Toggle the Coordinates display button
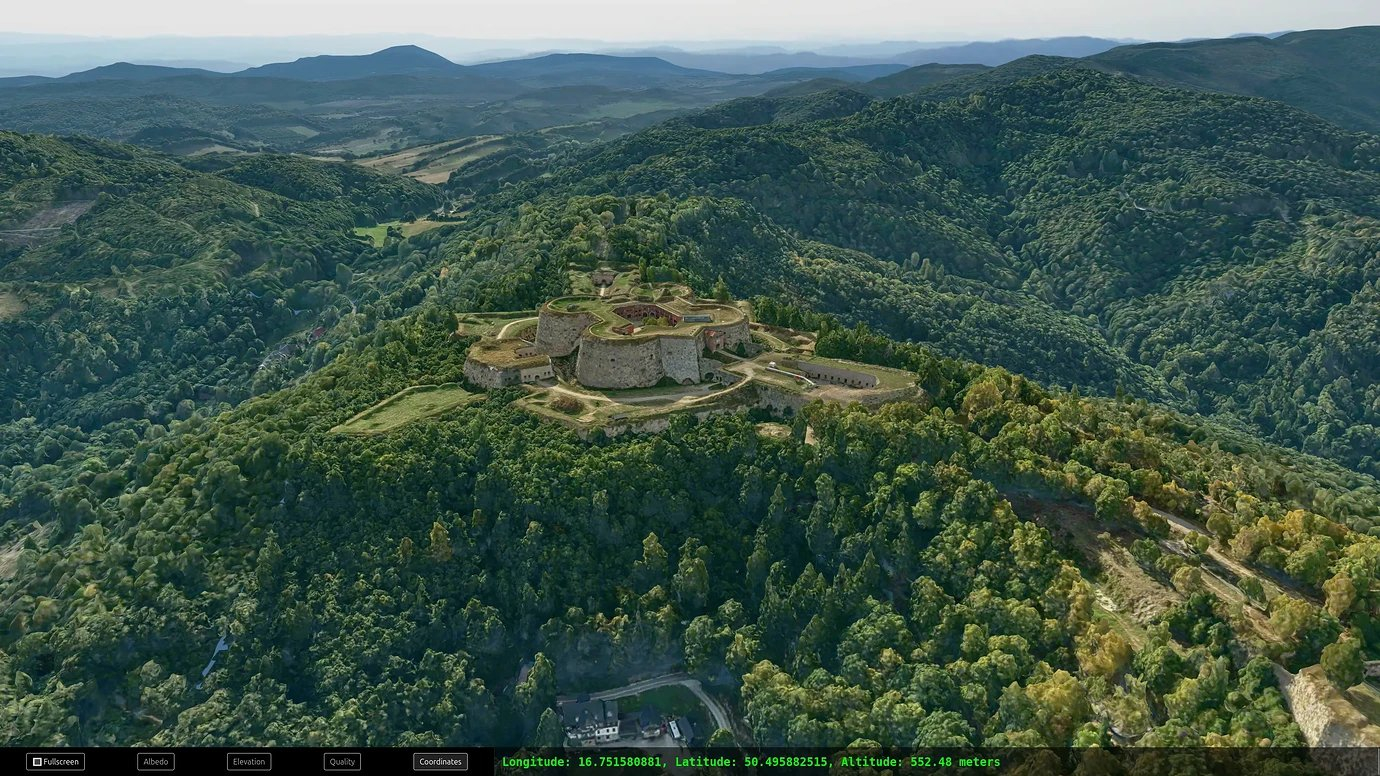This screenshot has width=1380, height=776. (440, 762)
